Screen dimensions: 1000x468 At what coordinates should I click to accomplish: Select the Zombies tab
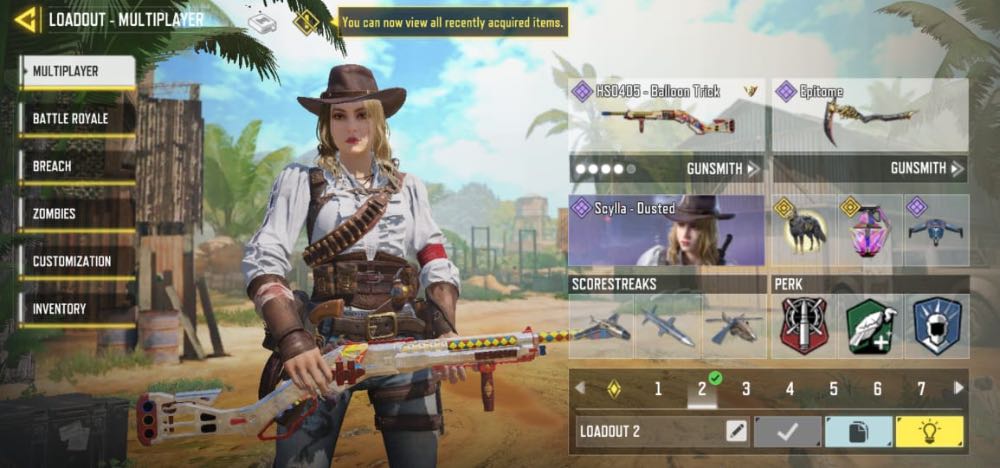click(x=77, y=214)
